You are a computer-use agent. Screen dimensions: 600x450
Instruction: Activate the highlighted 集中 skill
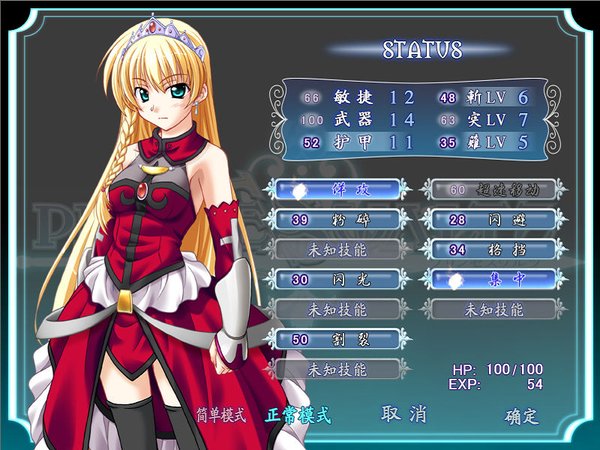(488, 279)
